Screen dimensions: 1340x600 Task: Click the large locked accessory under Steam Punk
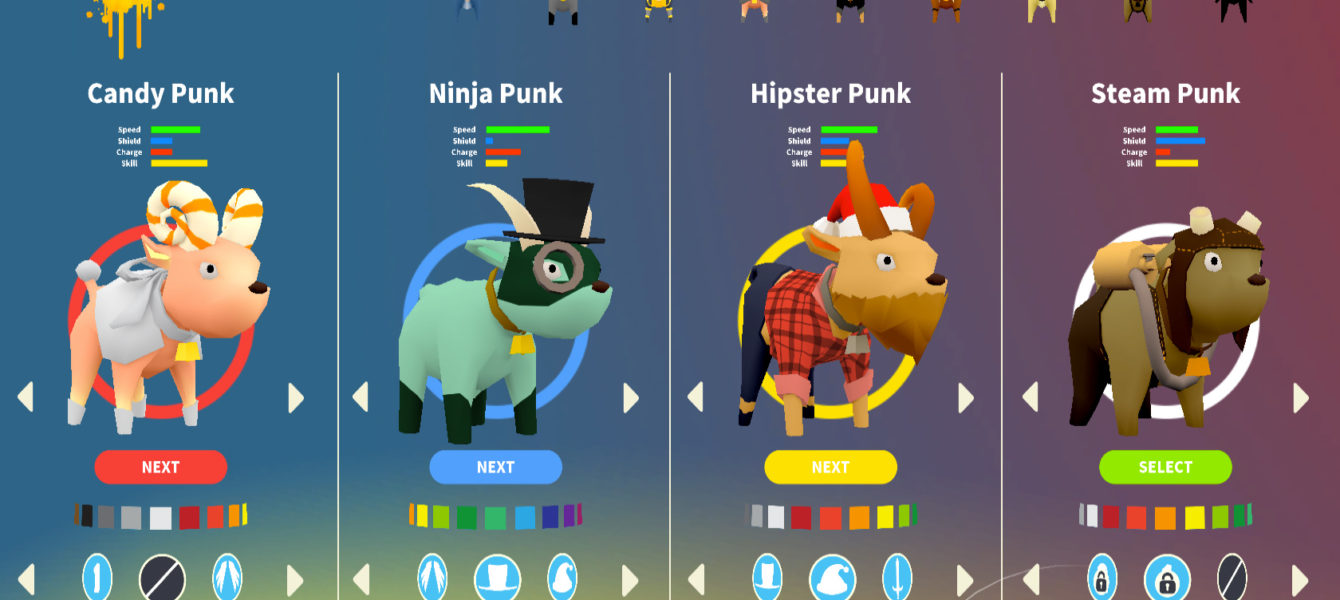point(1167,579)
